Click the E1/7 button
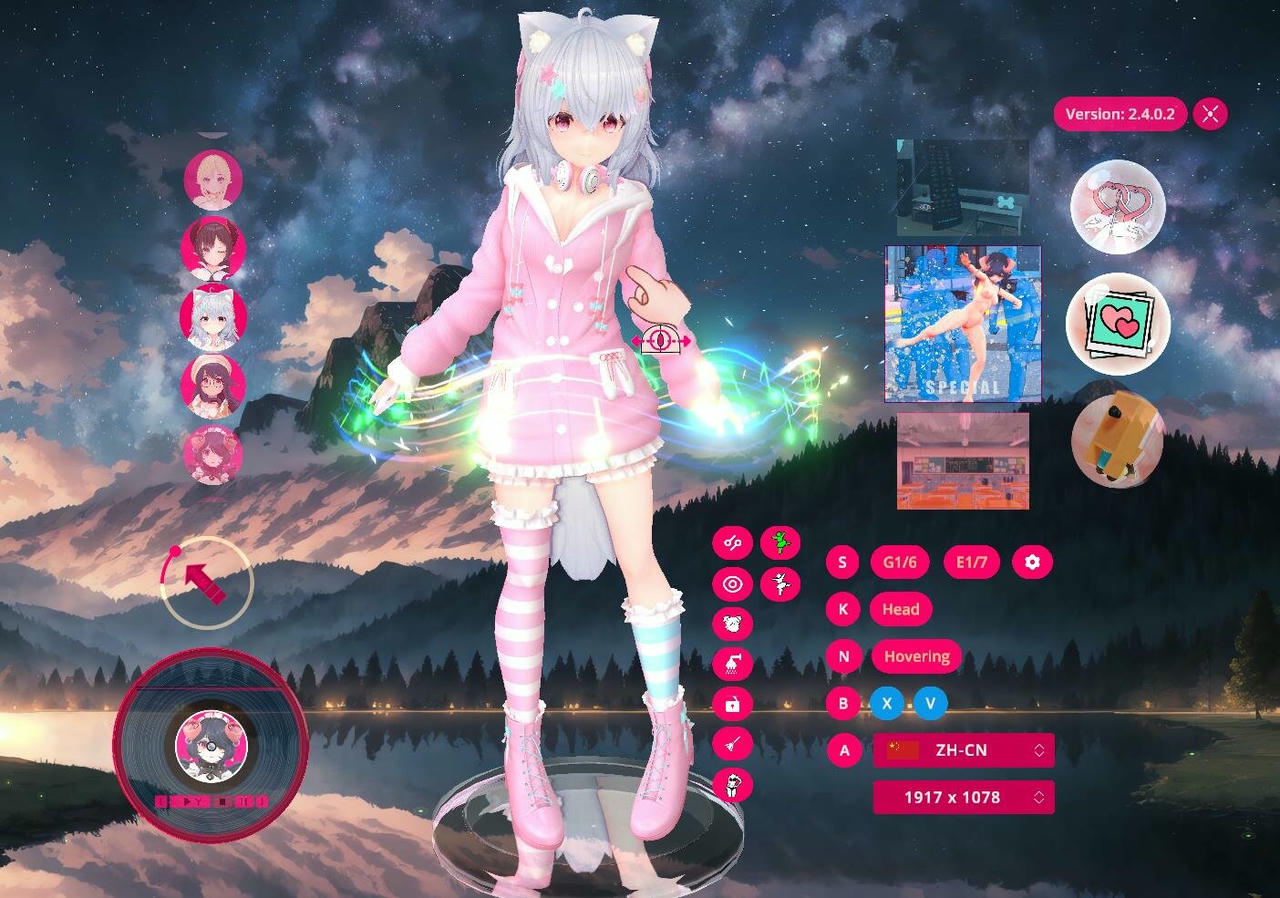This screenshot has height=898, width=1280. tap(971, 562)
